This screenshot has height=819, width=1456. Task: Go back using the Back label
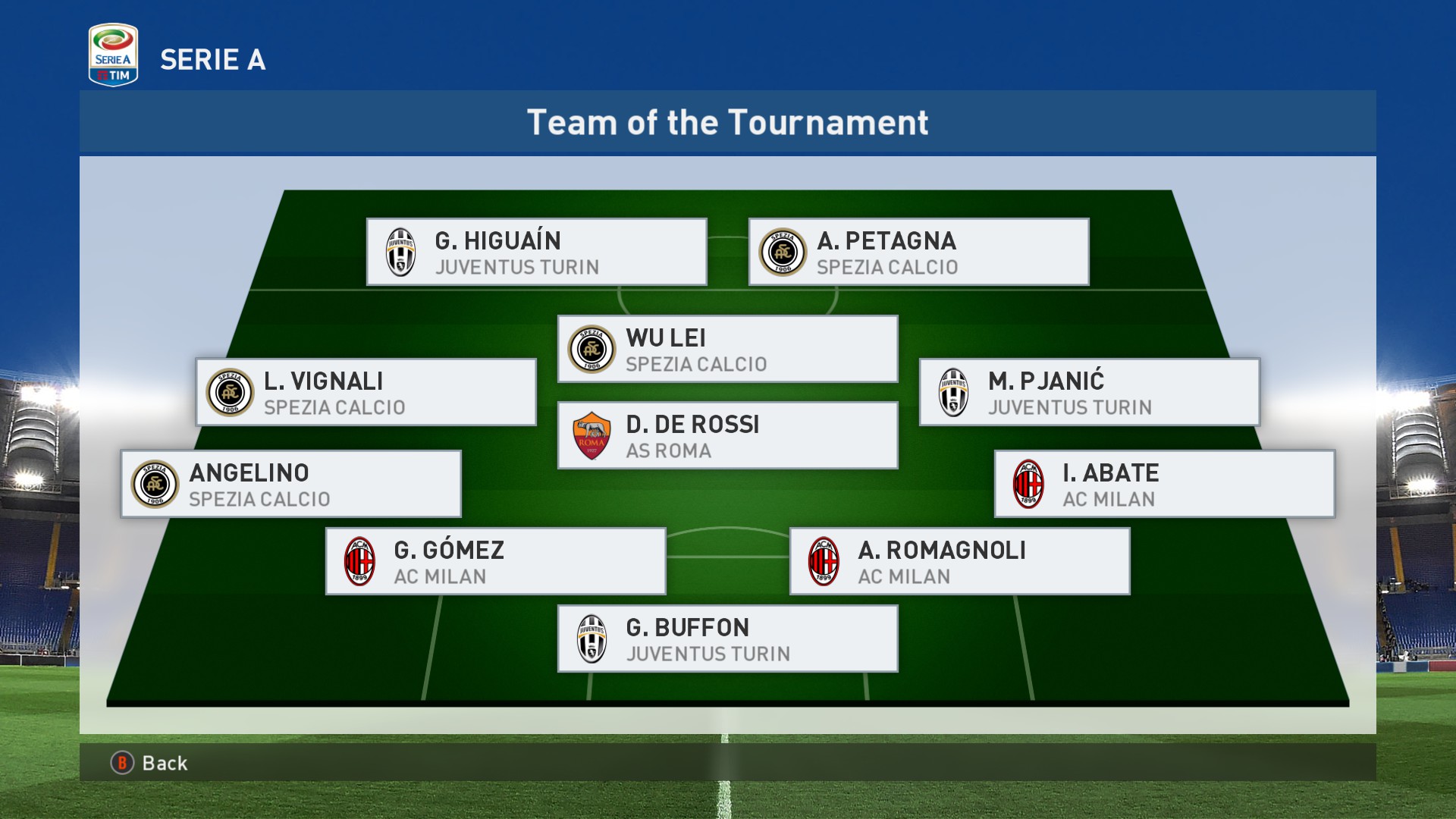(x=164, y=763)
